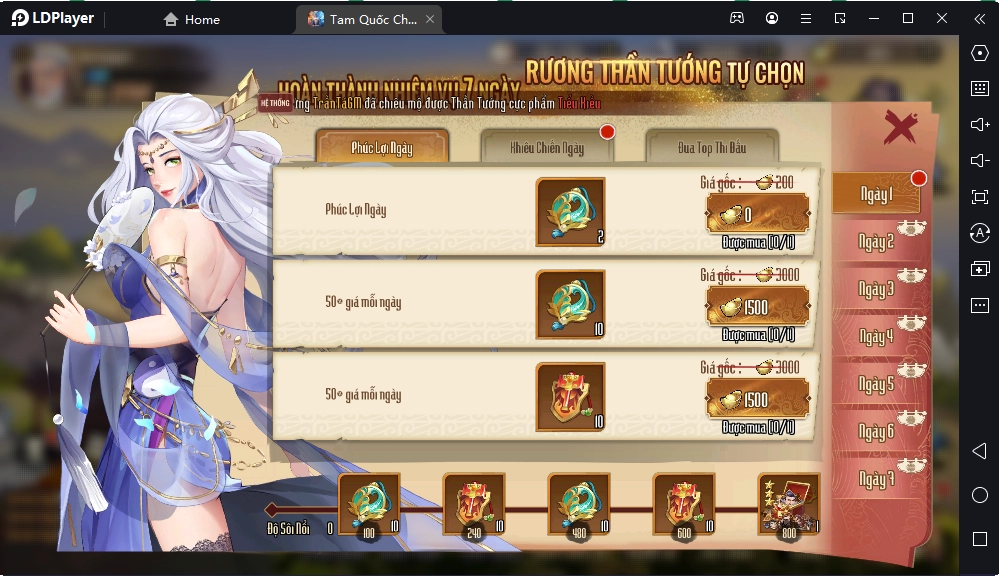Switch to Ngày 2
Viewport: 999px width, 576px height.
pos(876,242)
